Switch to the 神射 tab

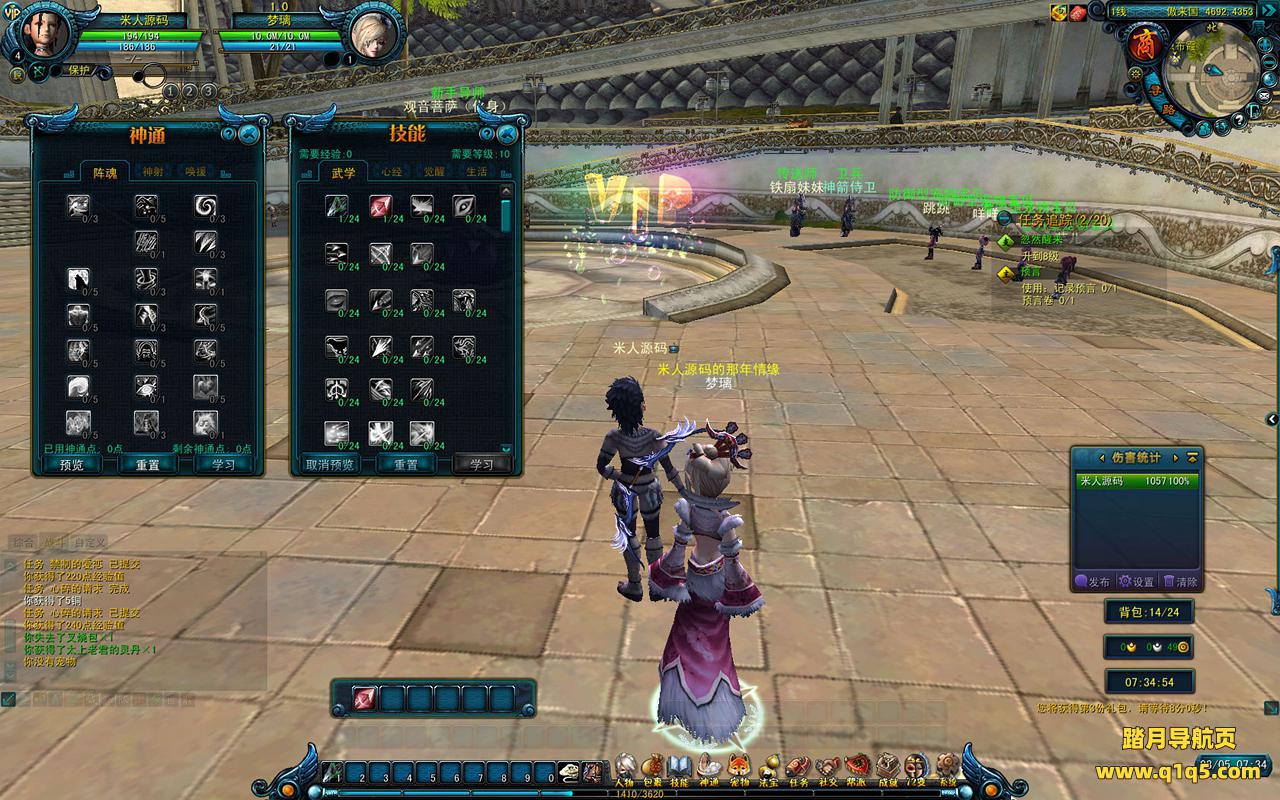152,172
